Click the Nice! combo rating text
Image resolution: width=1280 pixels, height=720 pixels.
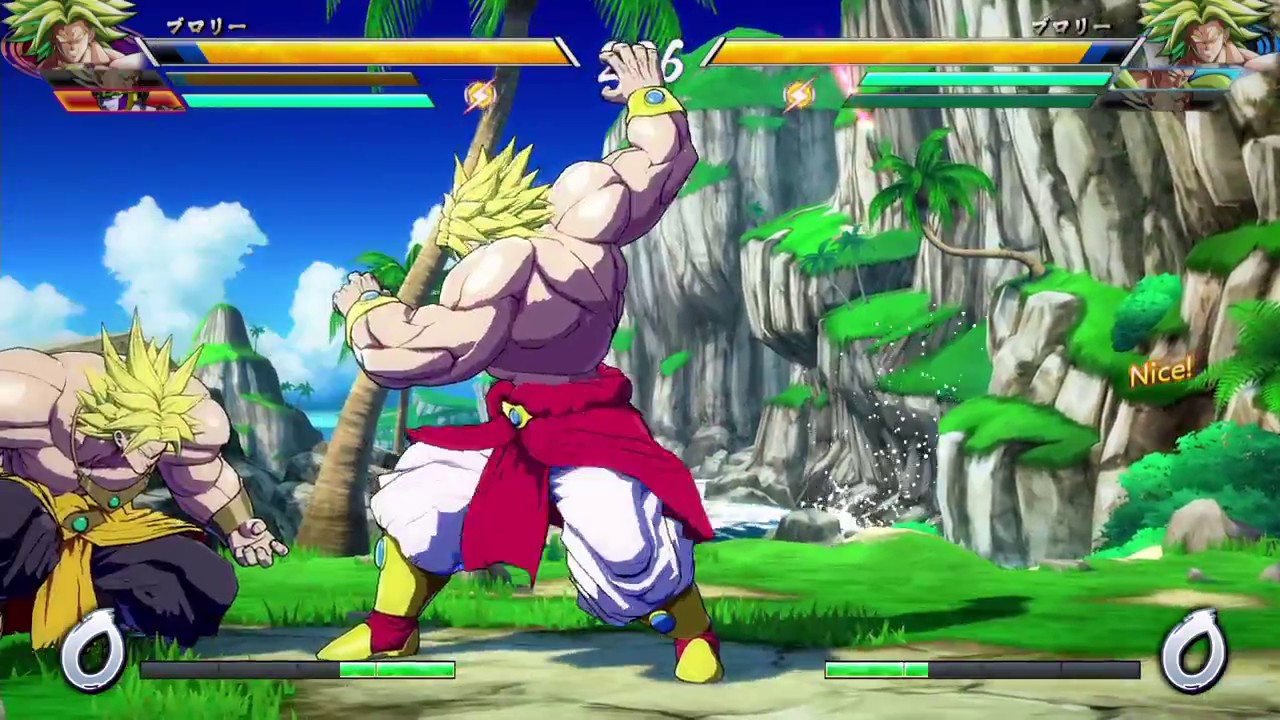(1160, 373)
